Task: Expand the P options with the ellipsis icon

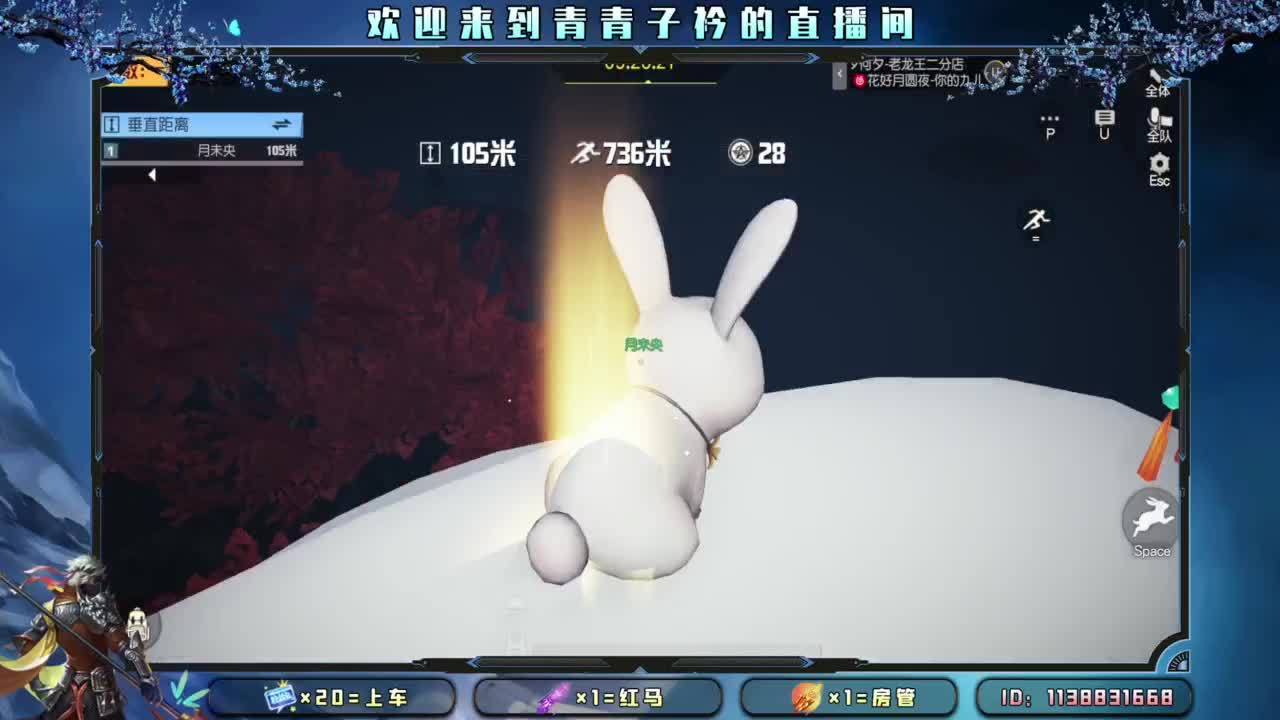Action: (1048, 122)
